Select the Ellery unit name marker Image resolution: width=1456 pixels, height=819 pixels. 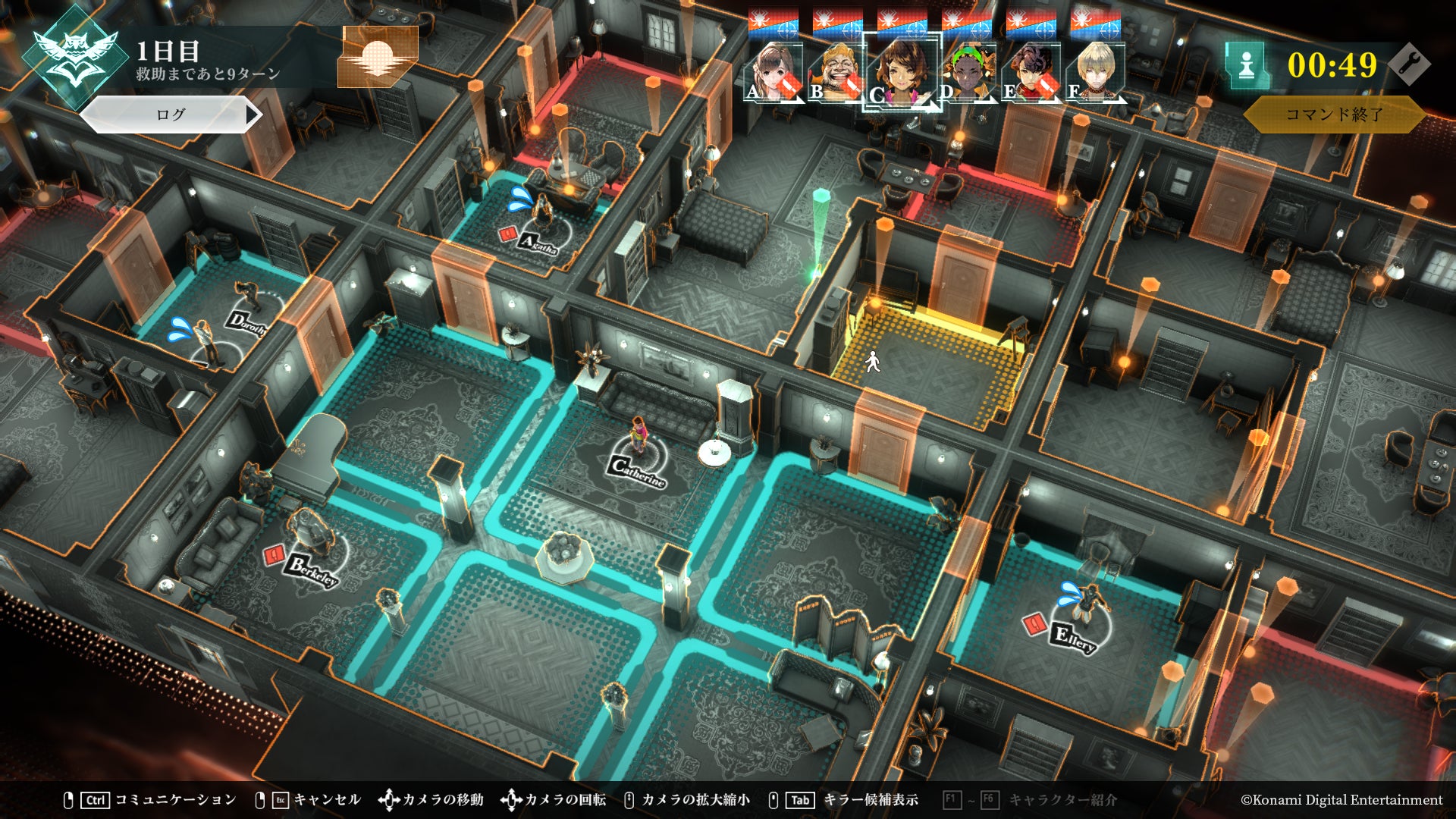coord(1075,639)
